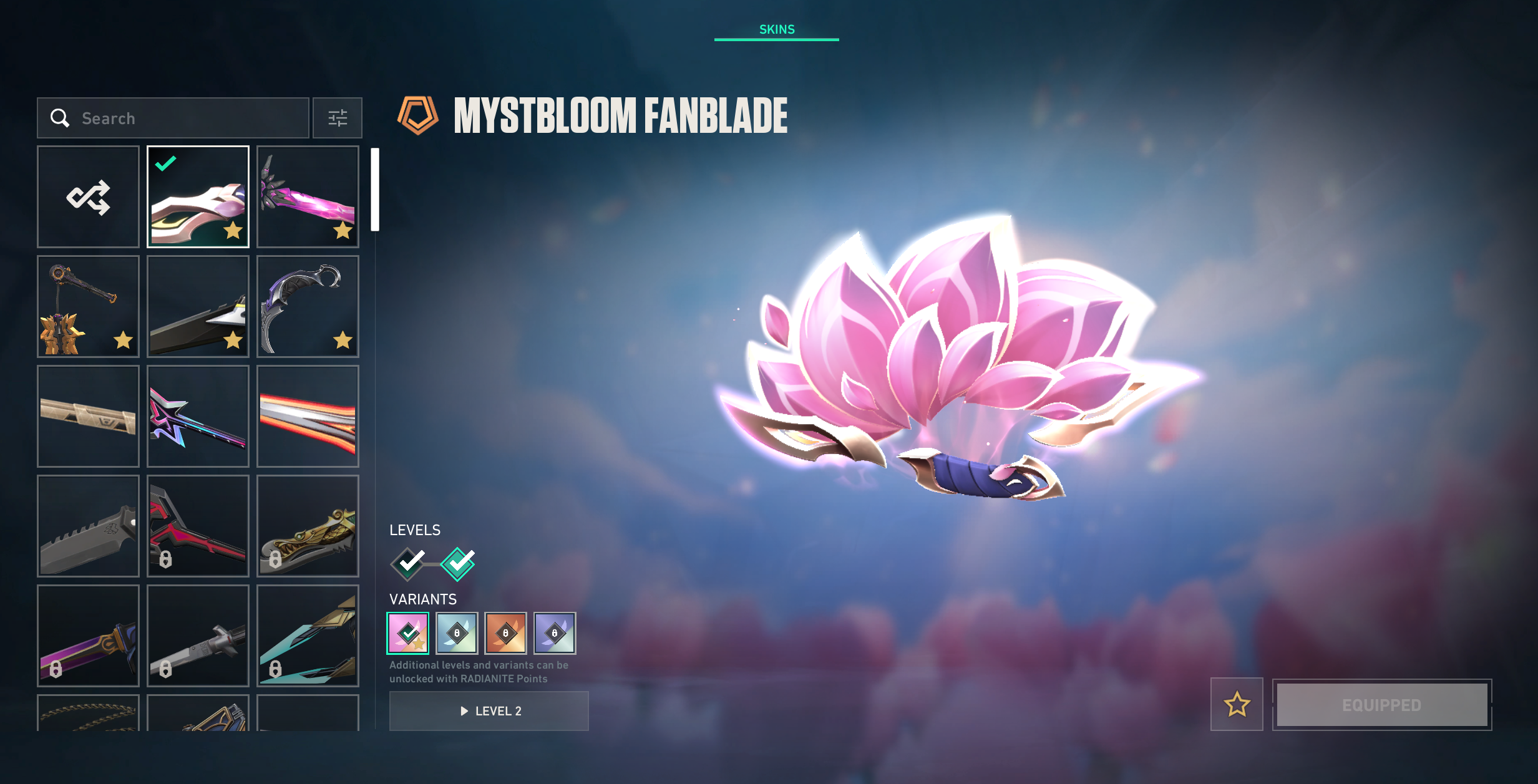
Task: Toggle the favorite star button
Action: [x=1237, y=705]
